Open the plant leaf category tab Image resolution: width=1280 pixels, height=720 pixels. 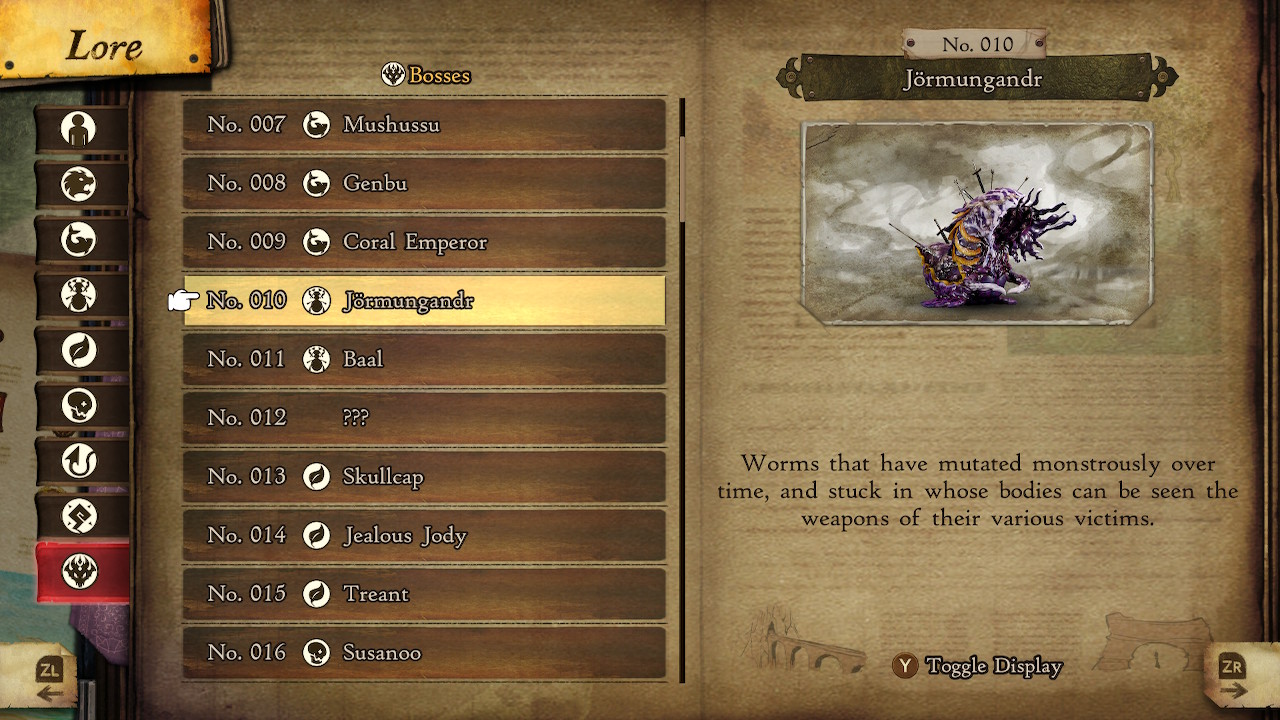[80, 351]
